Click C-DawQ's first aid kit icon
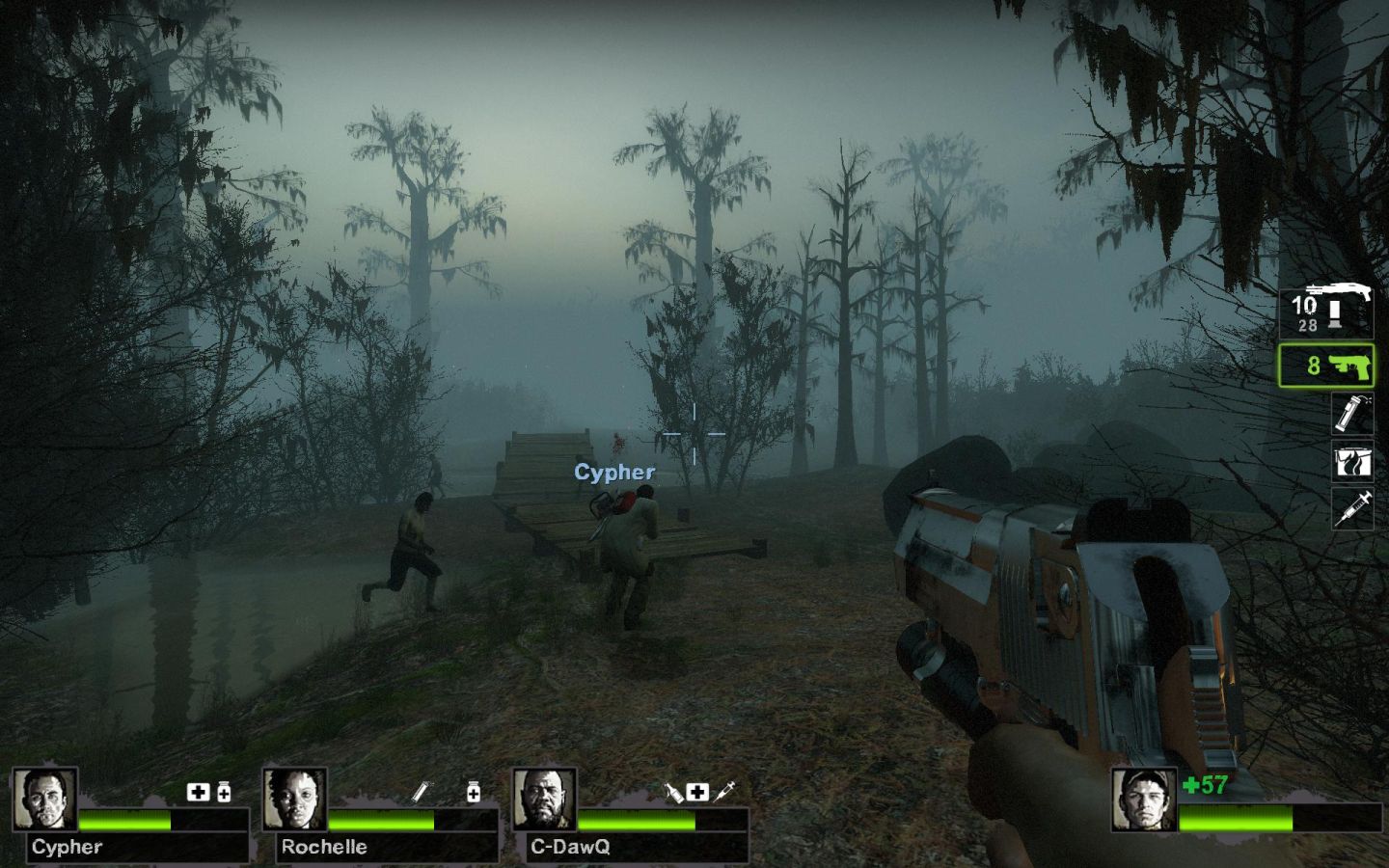Screen dimensions: 1389x868 697,793
